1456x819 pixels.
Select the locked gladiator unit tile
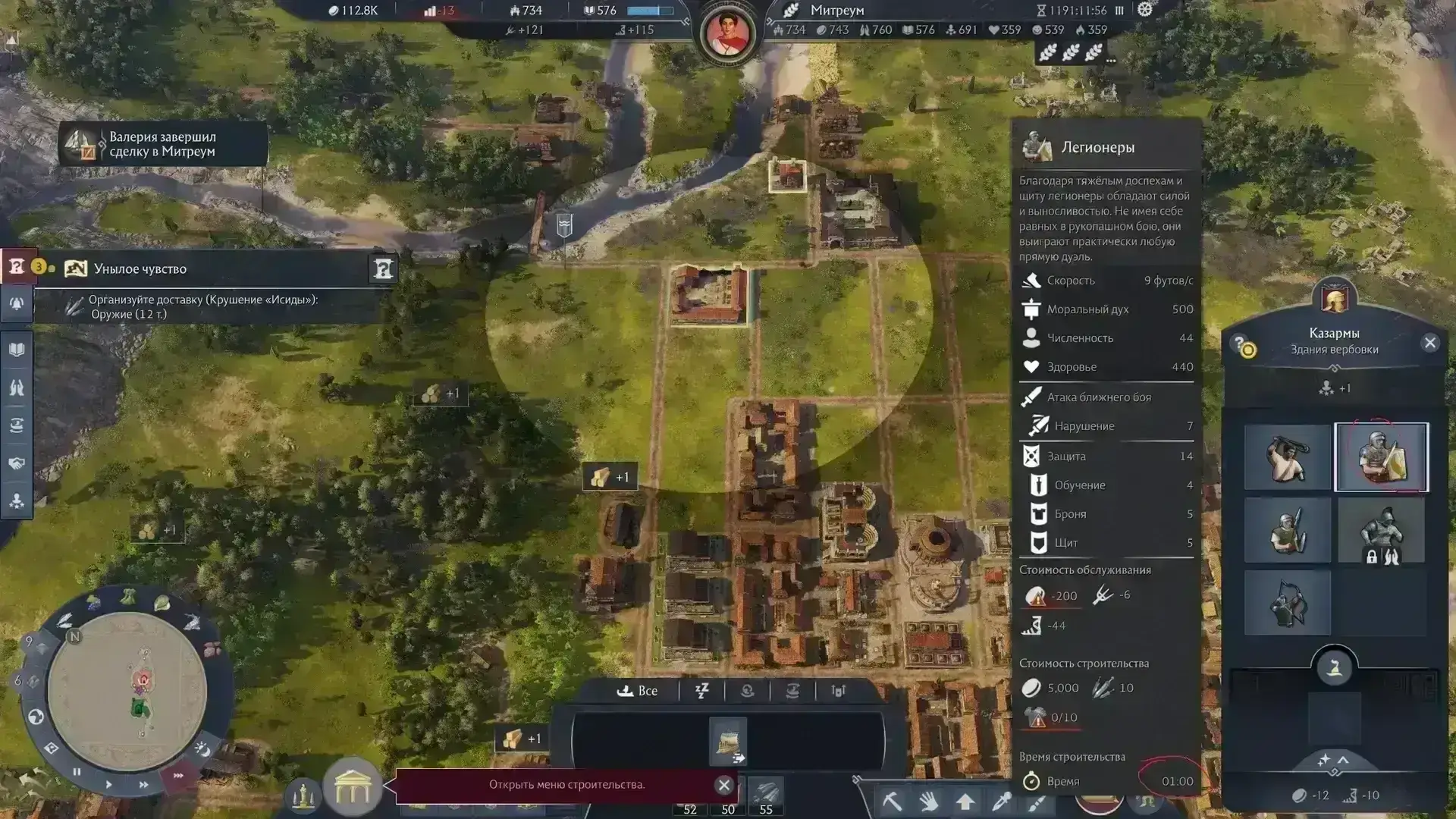click(1381, 530)
